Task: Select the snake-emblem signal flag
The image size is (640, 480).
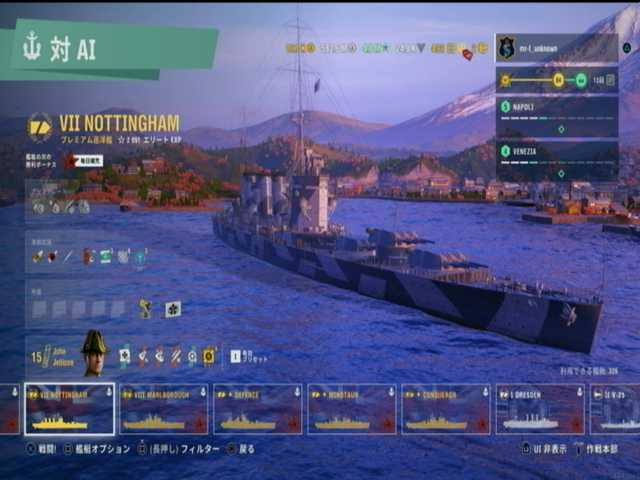Action: [x=146, y=309]
